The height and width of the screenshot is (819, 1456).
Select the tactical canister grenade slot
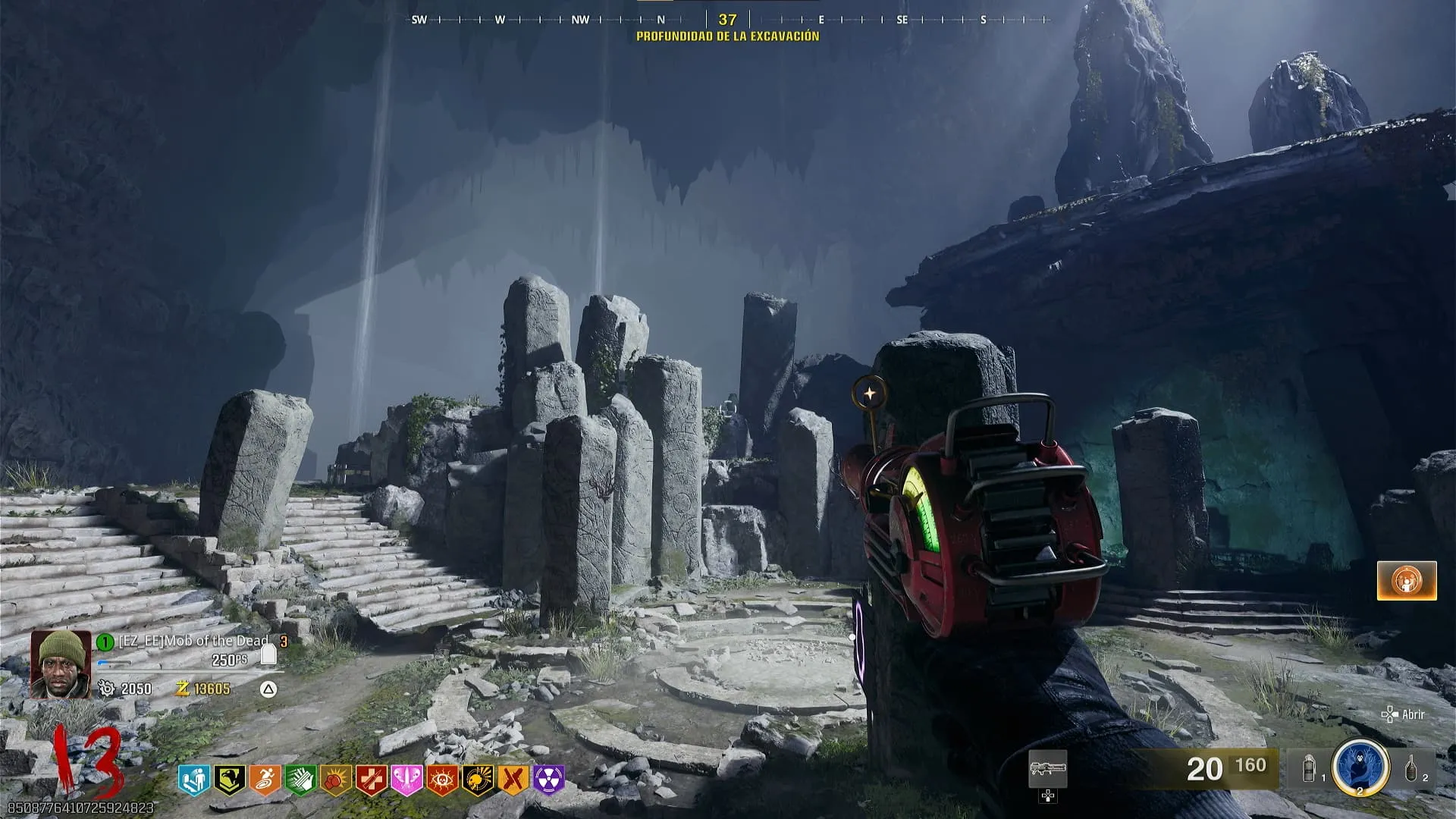[1310, 770]
